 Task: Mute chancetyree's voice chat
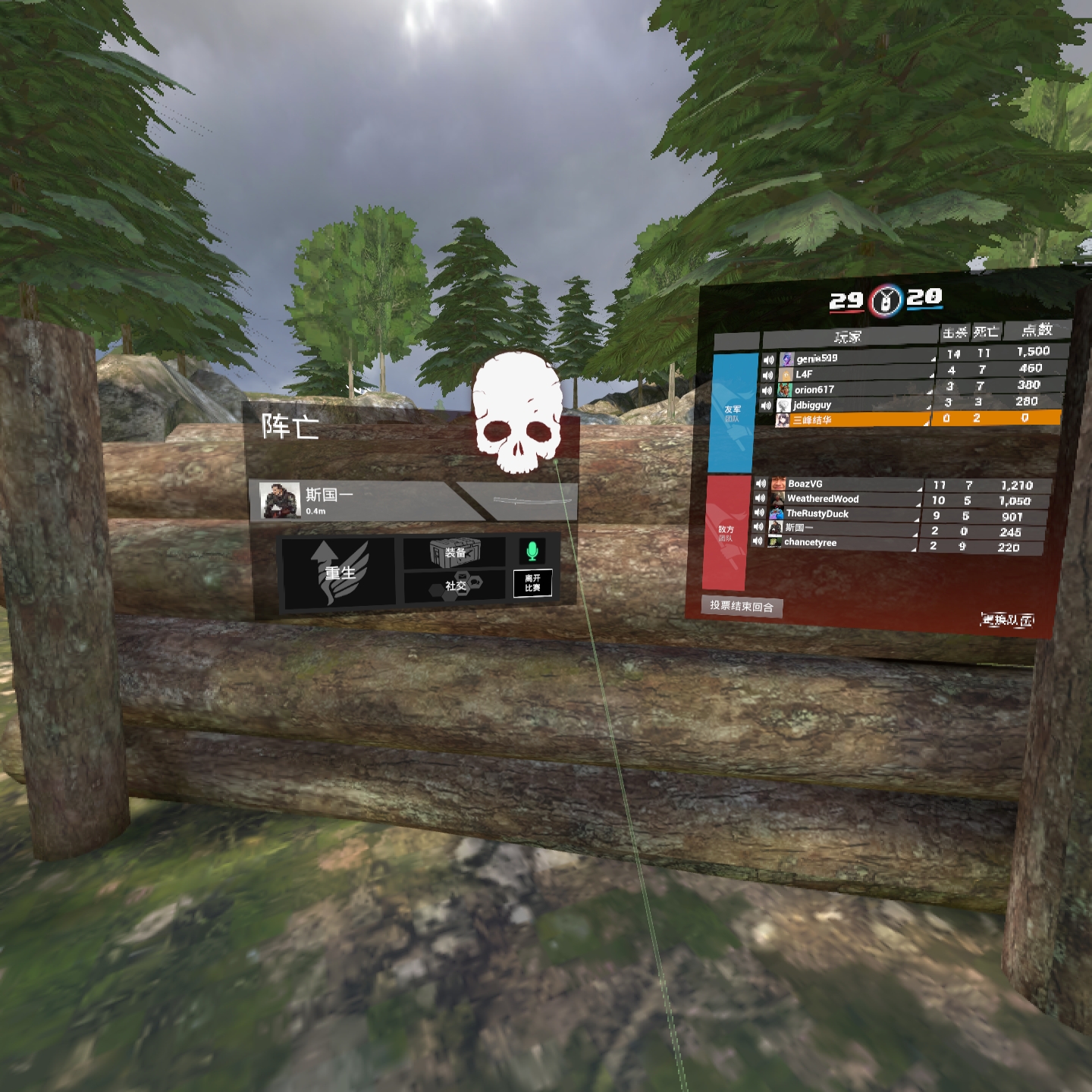tap(758, 542)
